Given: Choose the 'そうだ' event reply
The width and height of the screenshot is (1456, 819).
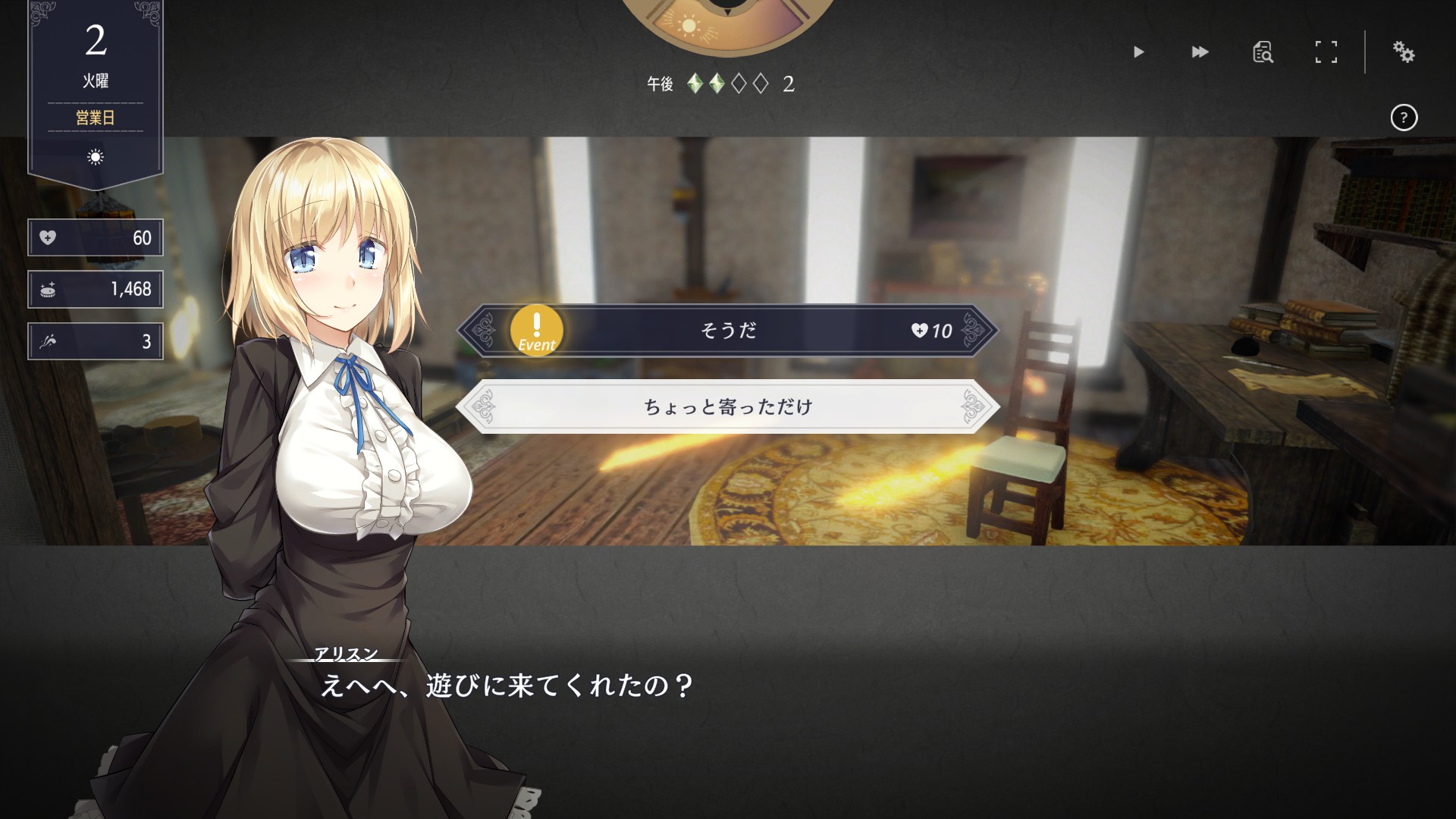Looking at the screenshot, I should 727,331.
